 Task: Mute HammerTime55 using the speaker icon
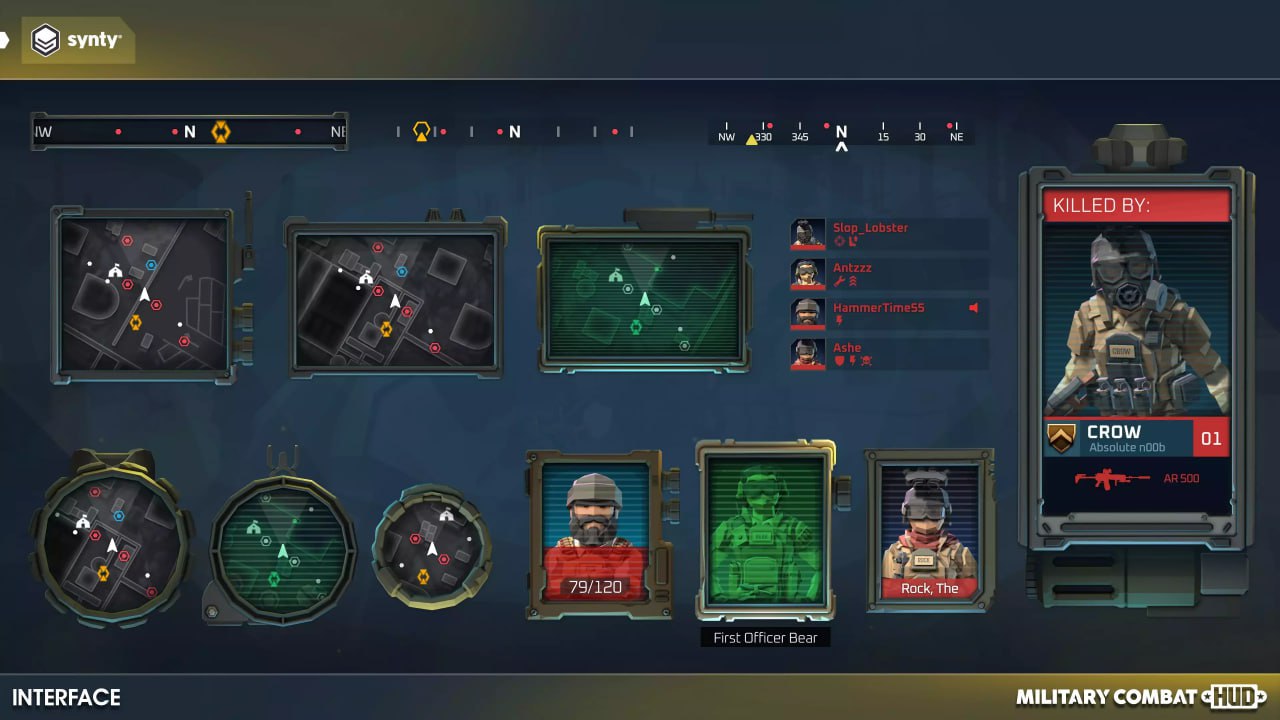pyautogui.click(x=973, y=307)
